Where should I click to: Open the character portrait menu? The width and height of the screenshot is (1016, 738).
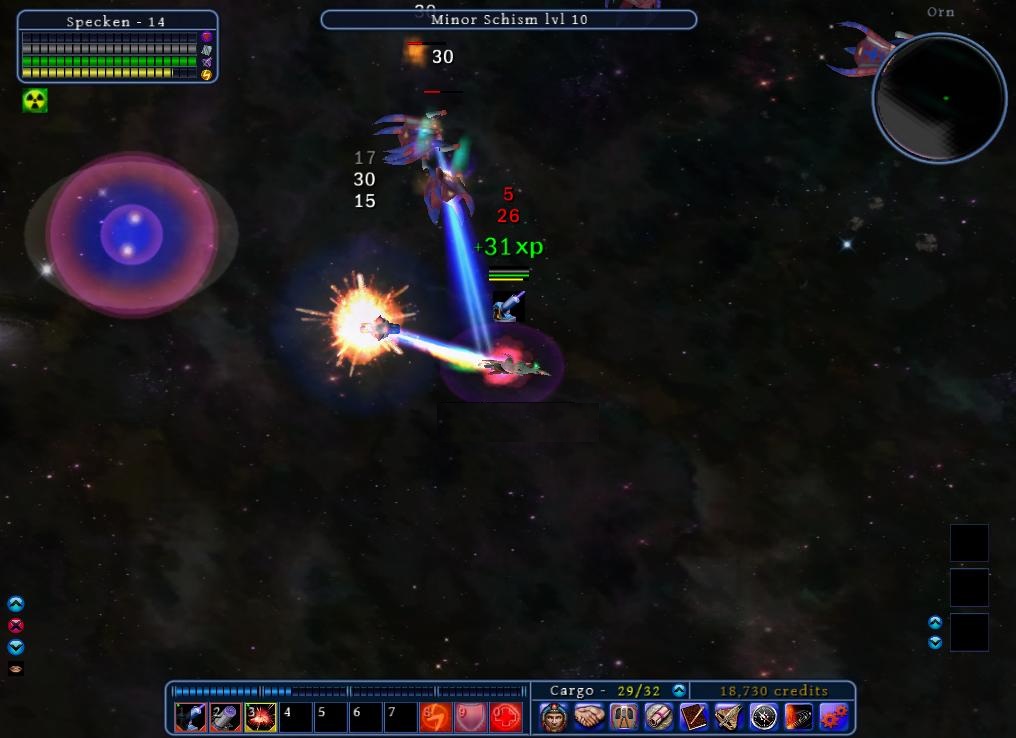(x=554, y=717)
